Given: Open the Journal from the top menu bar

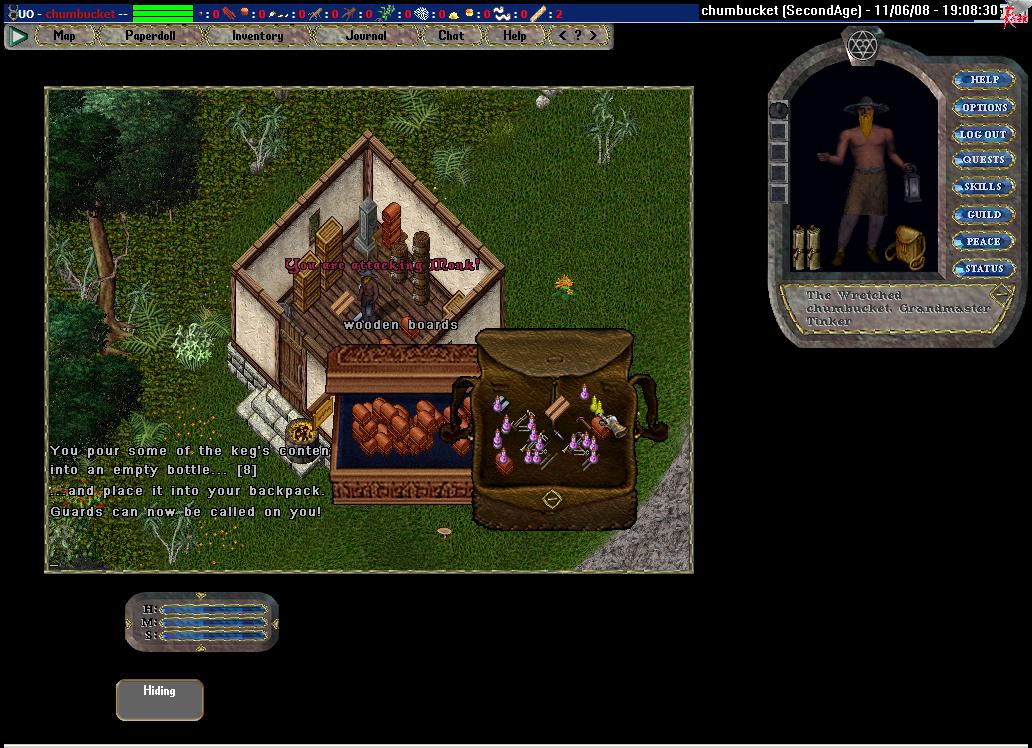Looking at the screenshot, I should point(365,36).
